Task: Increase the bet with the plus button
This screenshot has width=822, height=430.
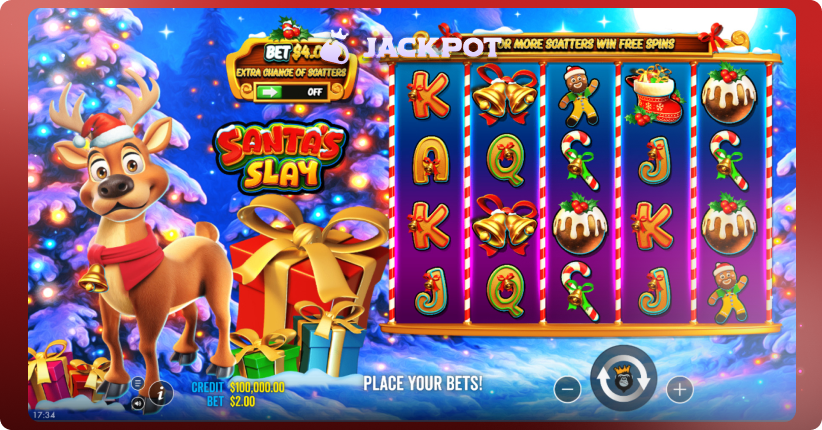Action: 679,388
